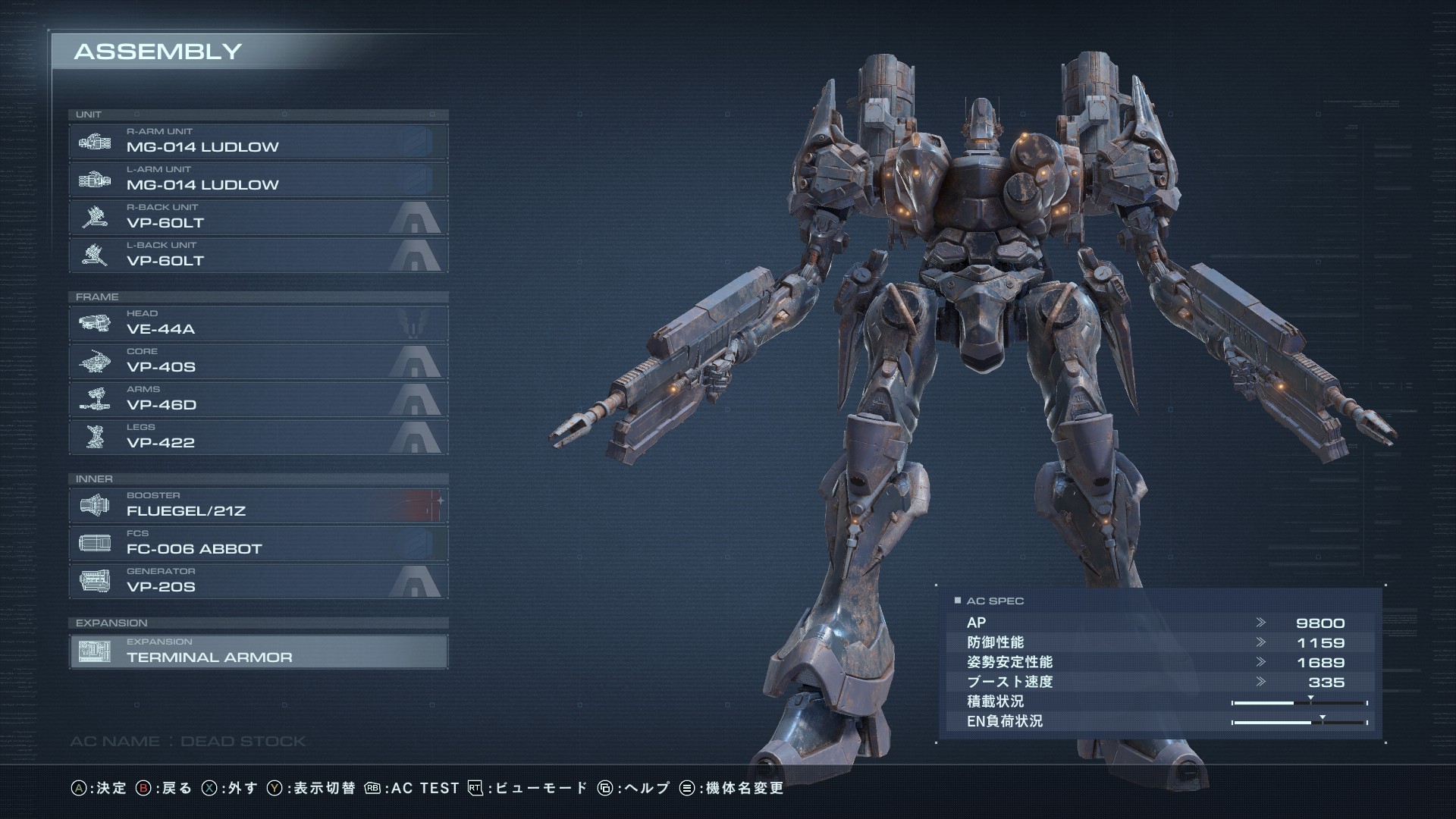1456x819 pixels.
Task: Open the R-BACK UNIT VP-60LT slot
Action: [258, 218]
